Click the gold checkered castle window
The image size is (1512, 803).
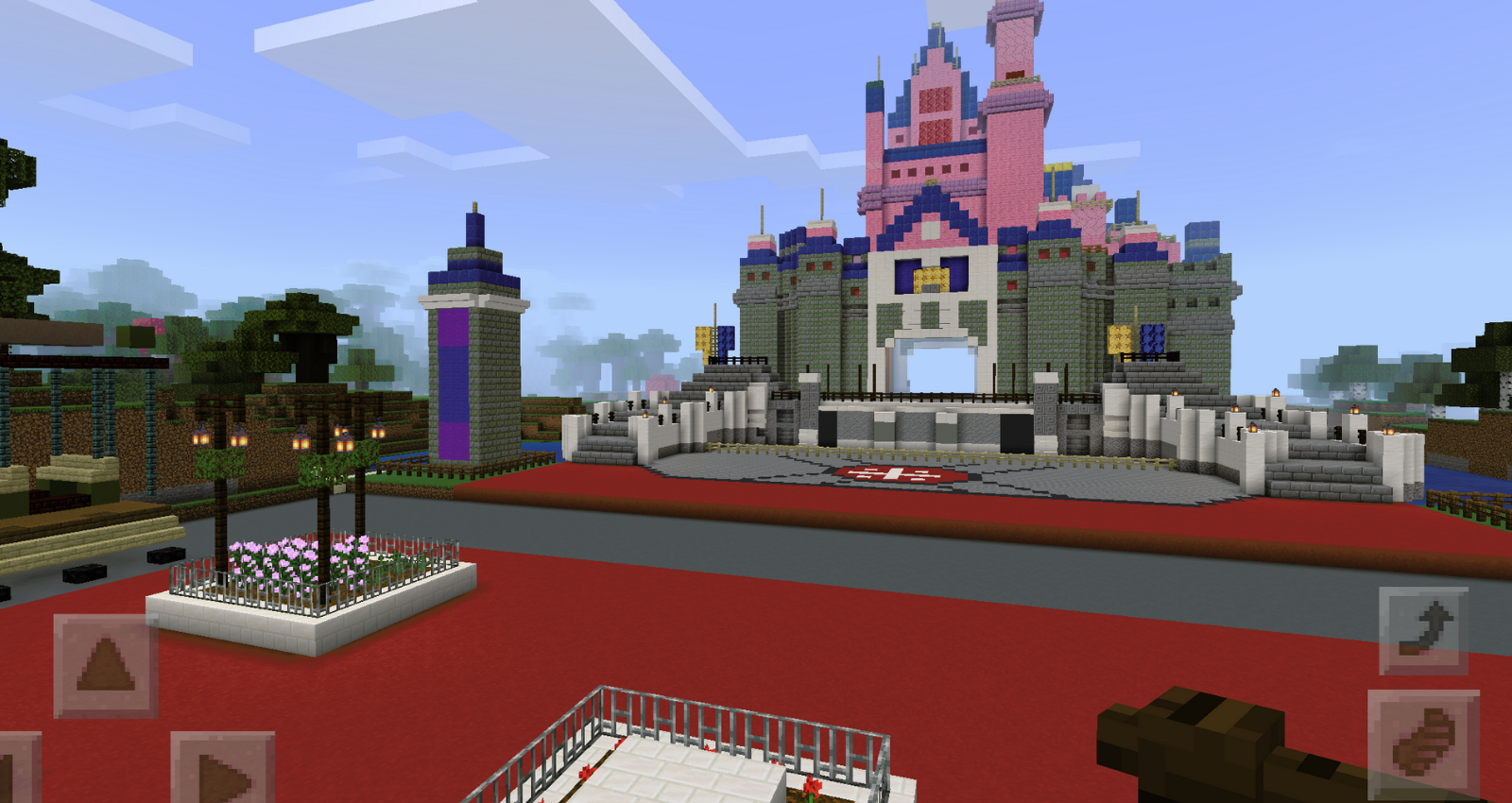(932, 281)
